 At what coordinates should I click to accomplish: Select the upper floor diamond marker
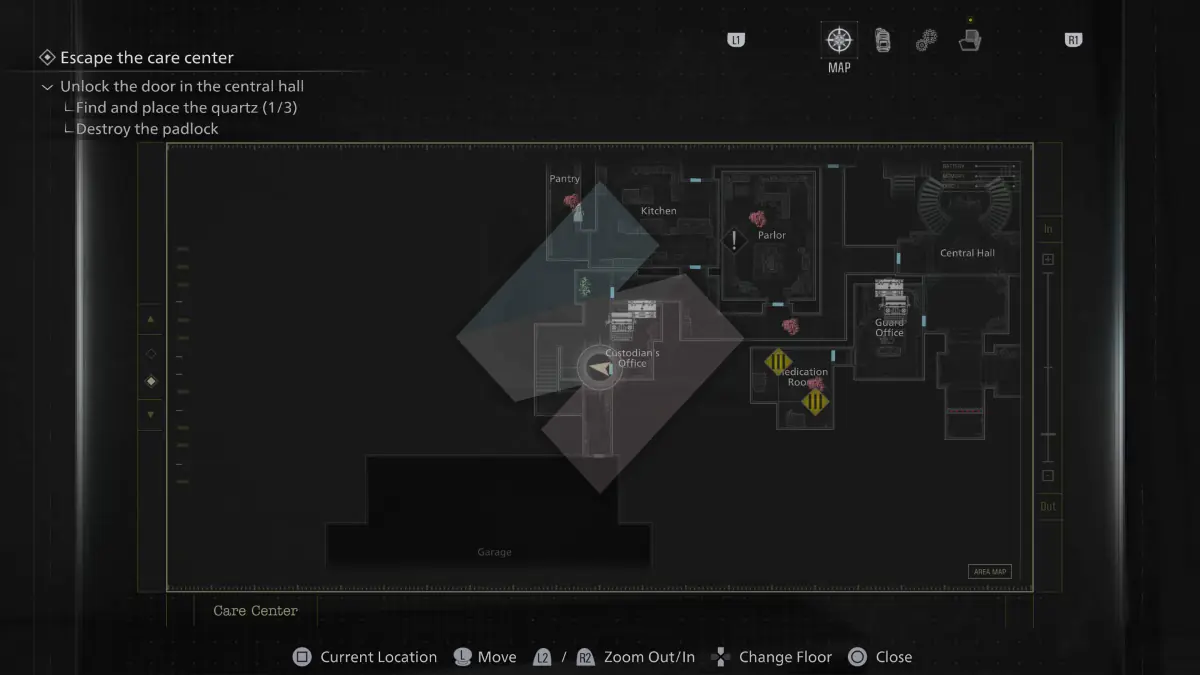tap(151, 353)
